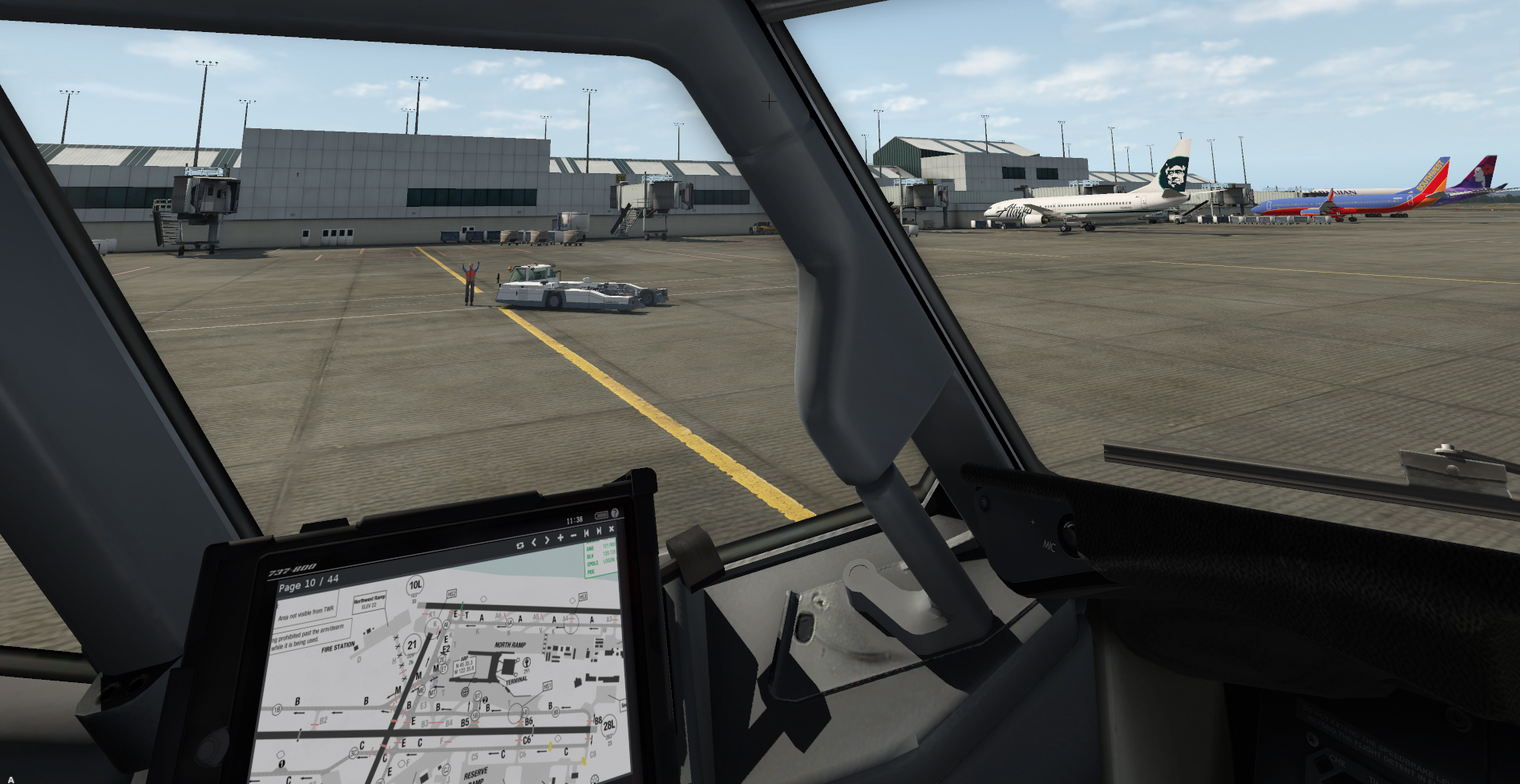Open the tablet help question mark

615,513
